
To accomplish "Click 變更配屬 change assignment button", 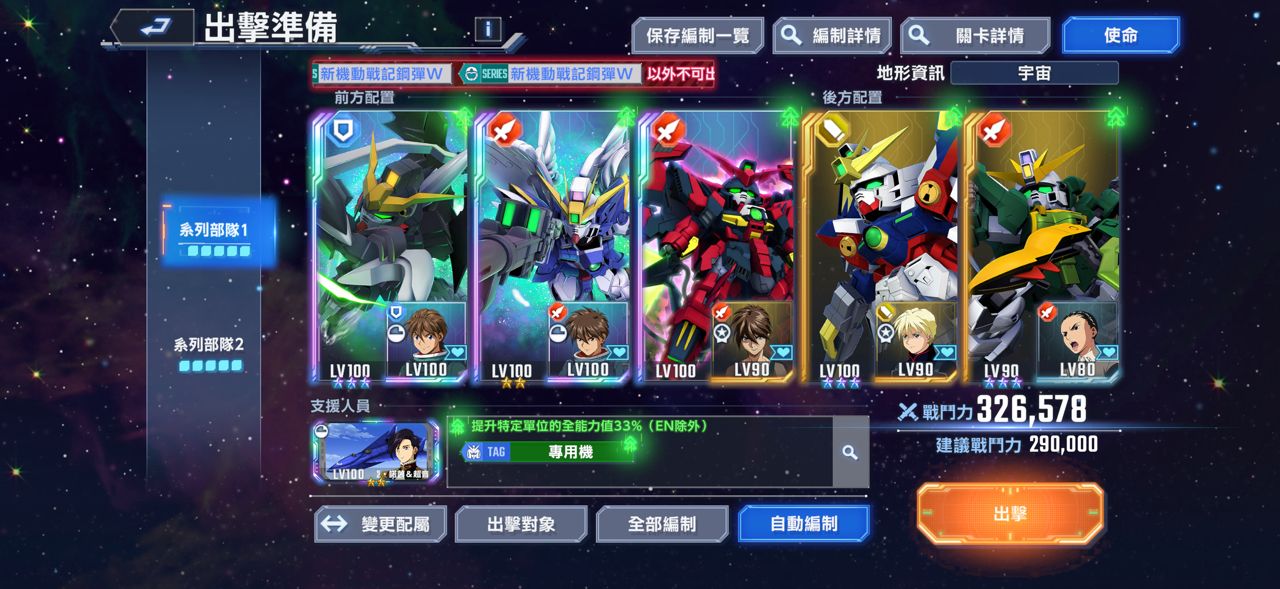I will point(380,524).
